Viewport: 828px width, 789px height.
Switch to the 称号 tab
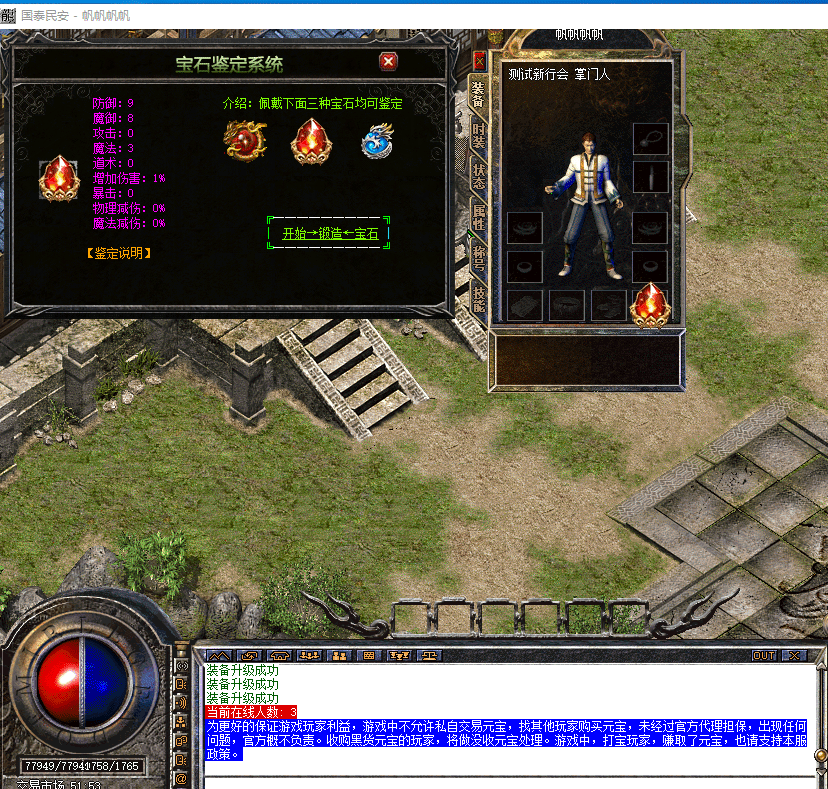pos(479,256)
